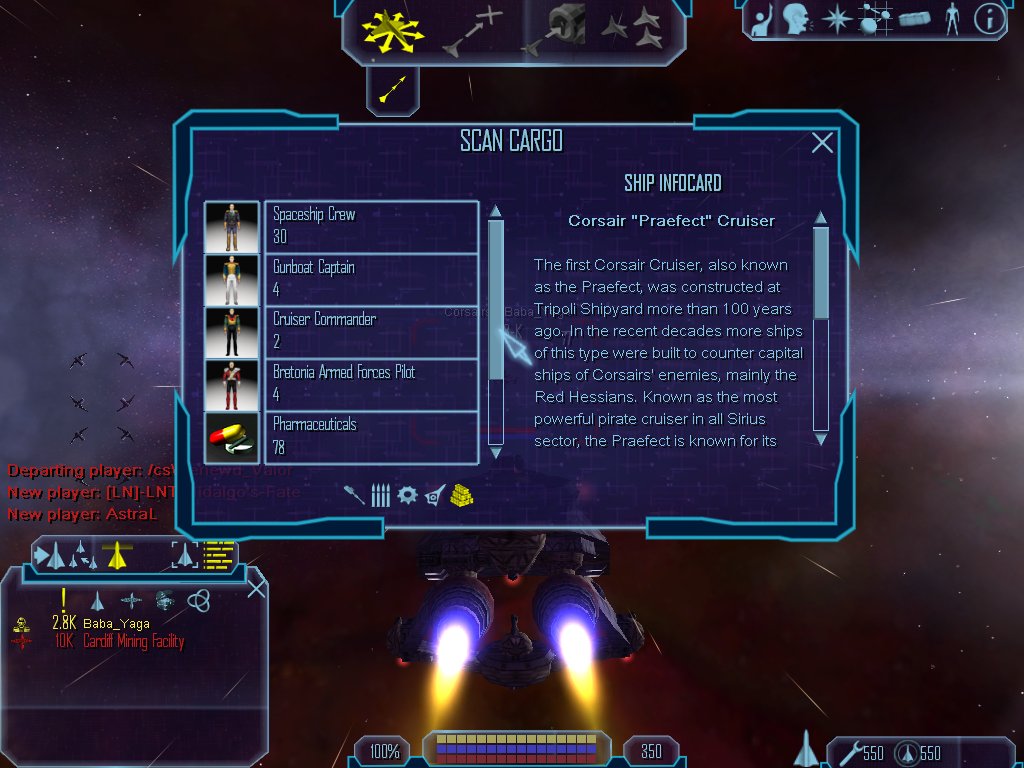Show equipment via the gear filter icon
The image size is (1024, 768).
[x=406, y=495]
